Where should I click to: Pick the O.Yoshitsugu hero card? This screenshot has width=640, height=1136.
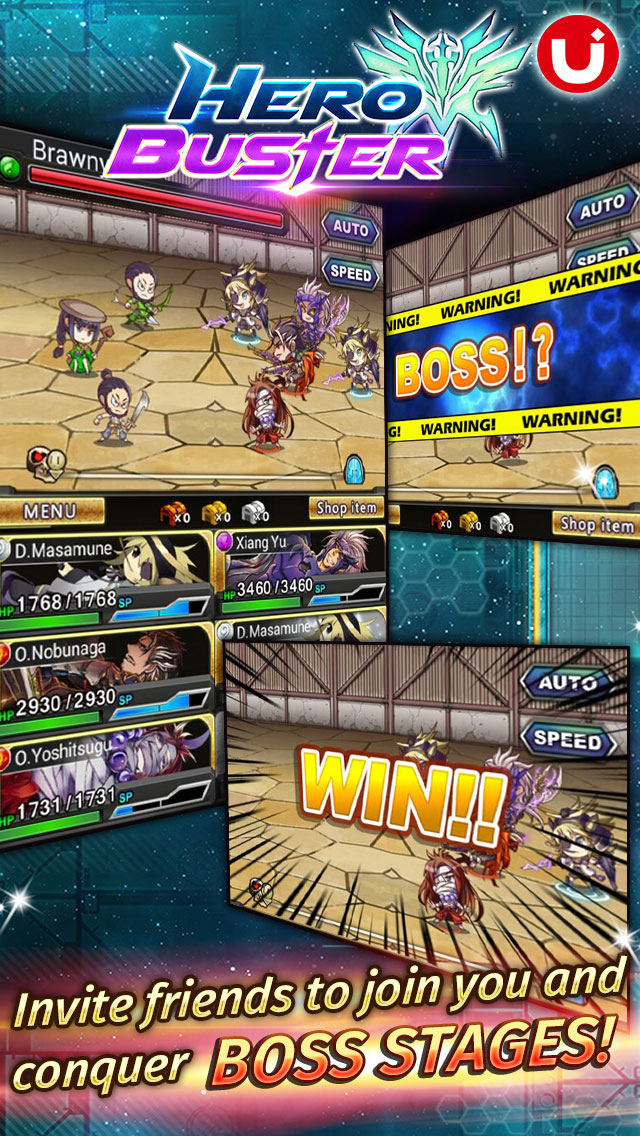105,772
